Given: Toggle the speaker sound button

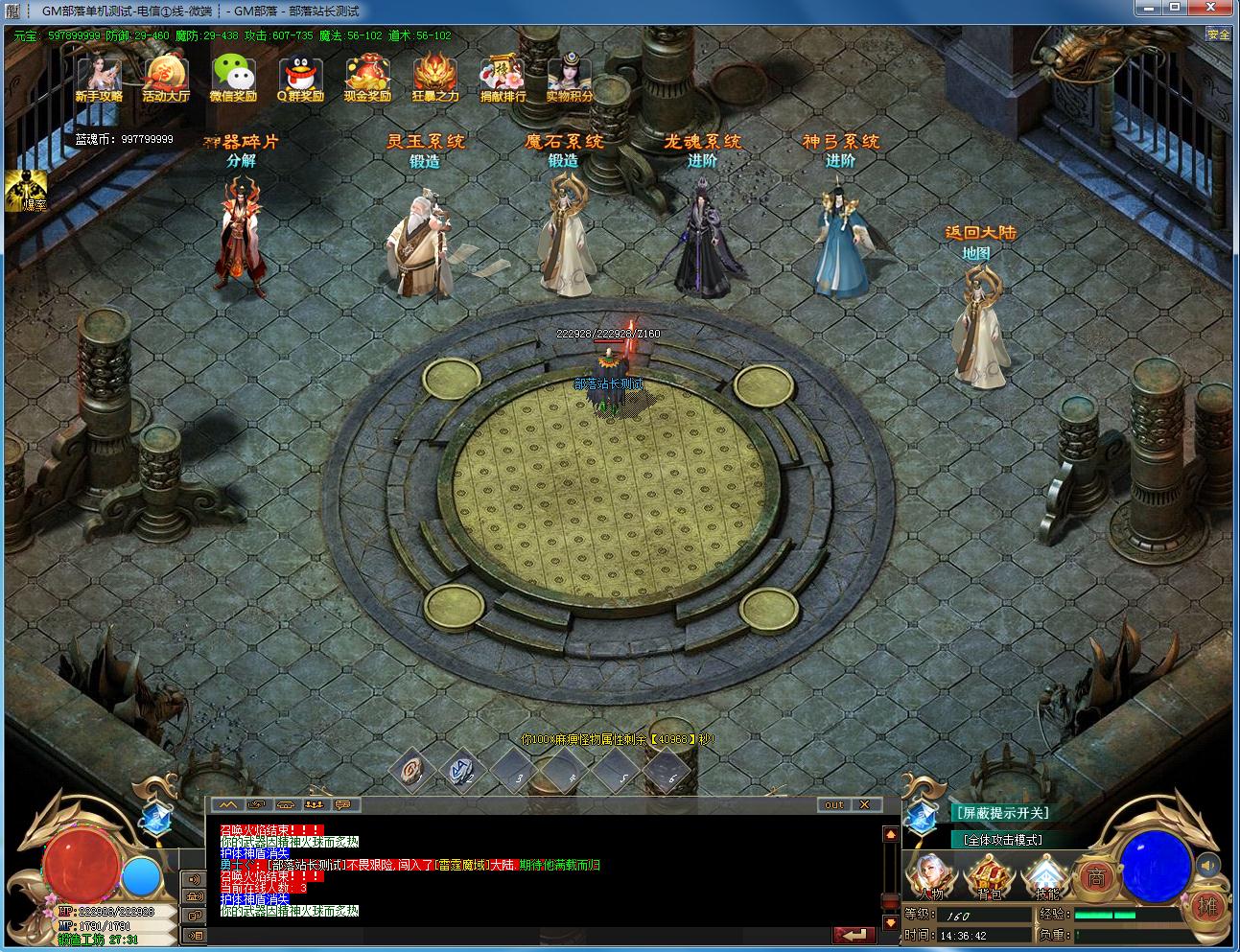Looking at the screenshot, I should click(1209, 866).
